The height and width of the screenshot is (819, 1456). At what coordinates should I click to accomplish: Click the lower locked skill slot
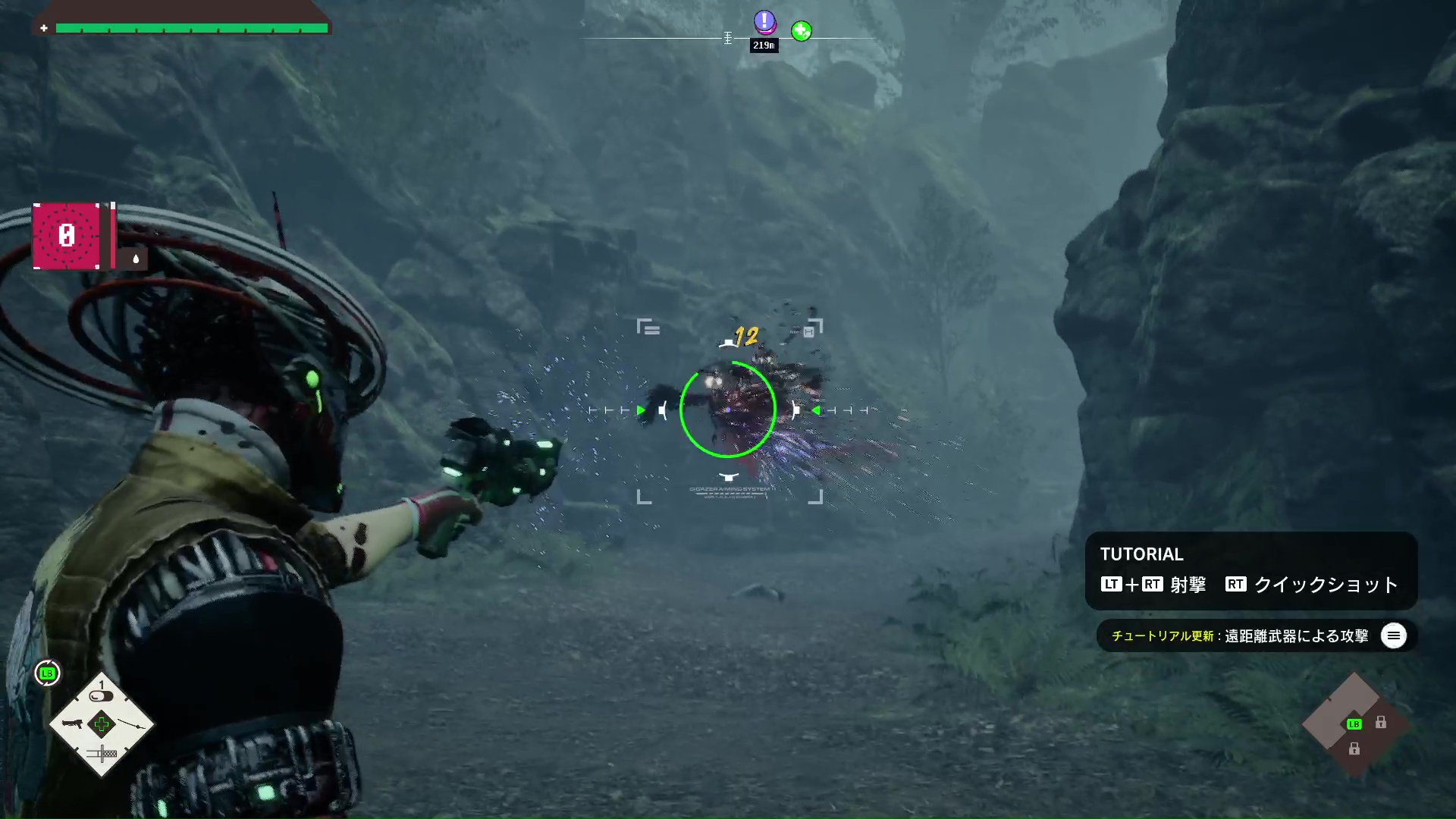click(1354, 749)
